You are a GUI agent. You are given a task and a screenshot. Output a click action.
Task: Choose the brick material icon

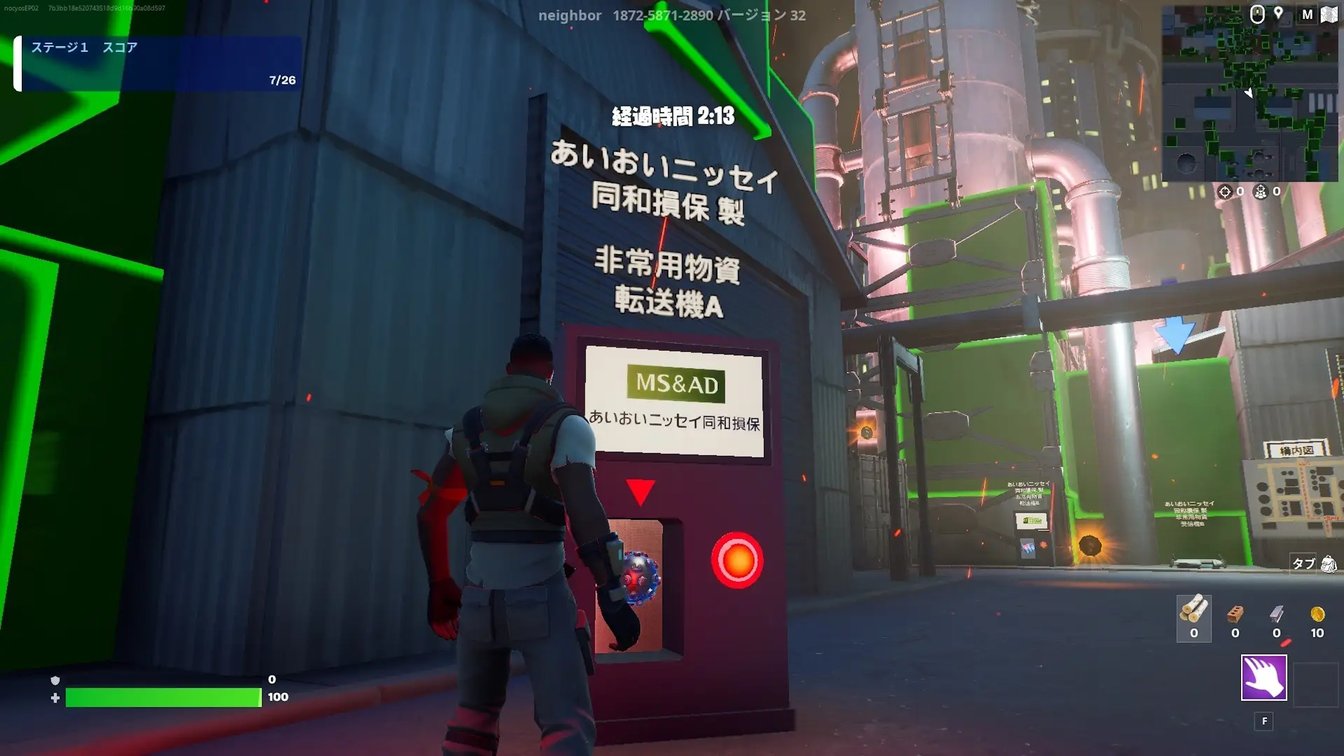click(x=1235, y=613)
